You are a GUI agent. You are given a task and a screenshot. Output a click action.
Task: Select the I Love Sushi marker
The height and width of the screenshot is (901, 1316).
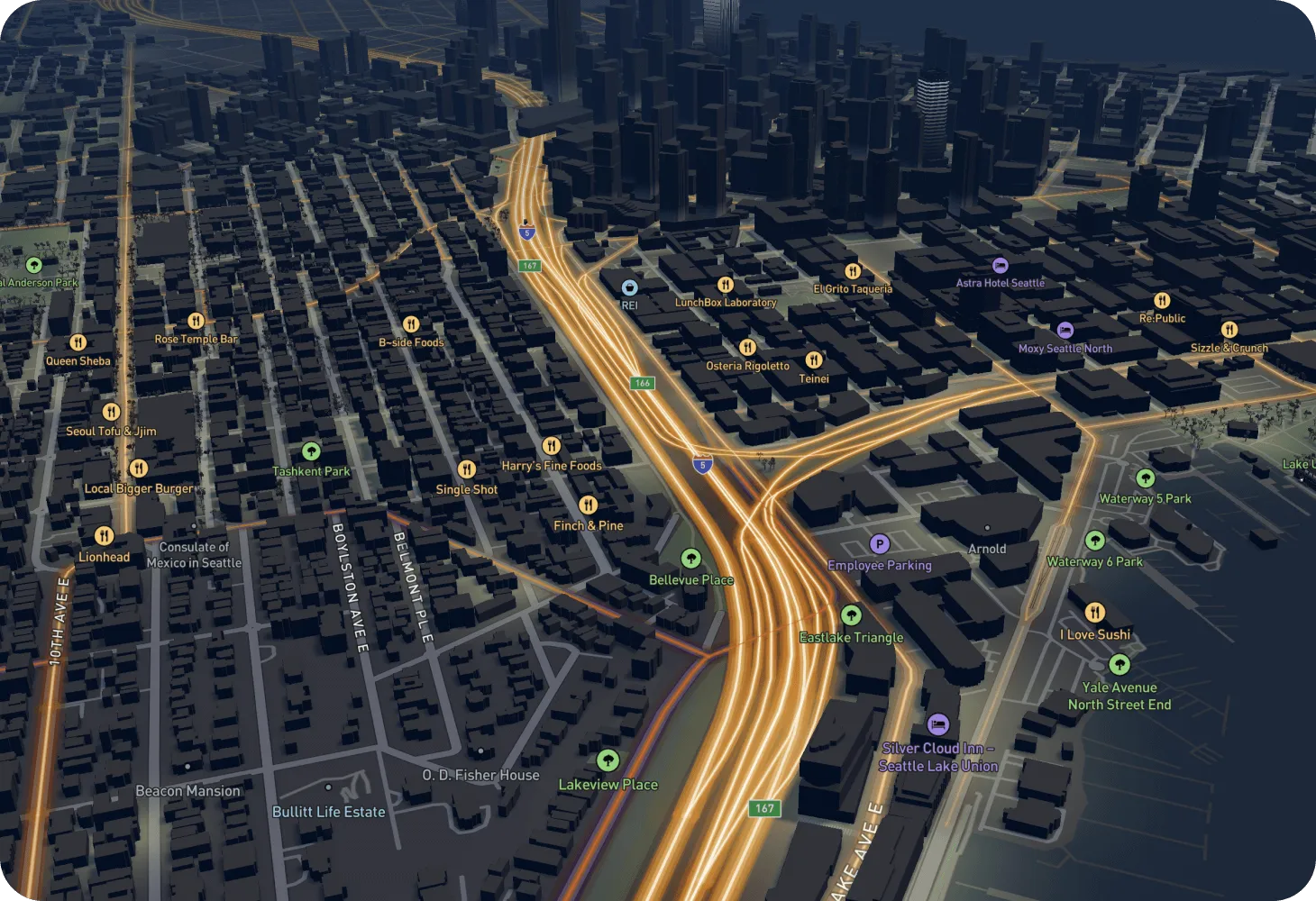click(1094, 614)
